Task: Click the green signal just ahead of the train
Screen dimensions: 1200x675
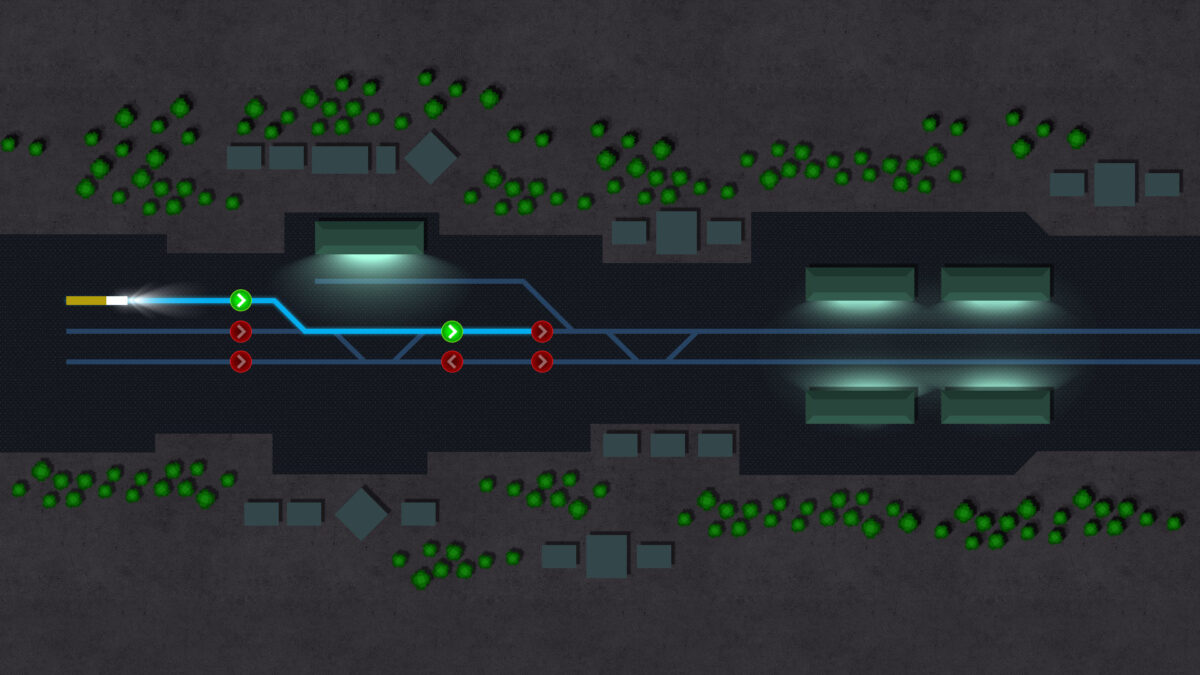Action: pos(240,300)
